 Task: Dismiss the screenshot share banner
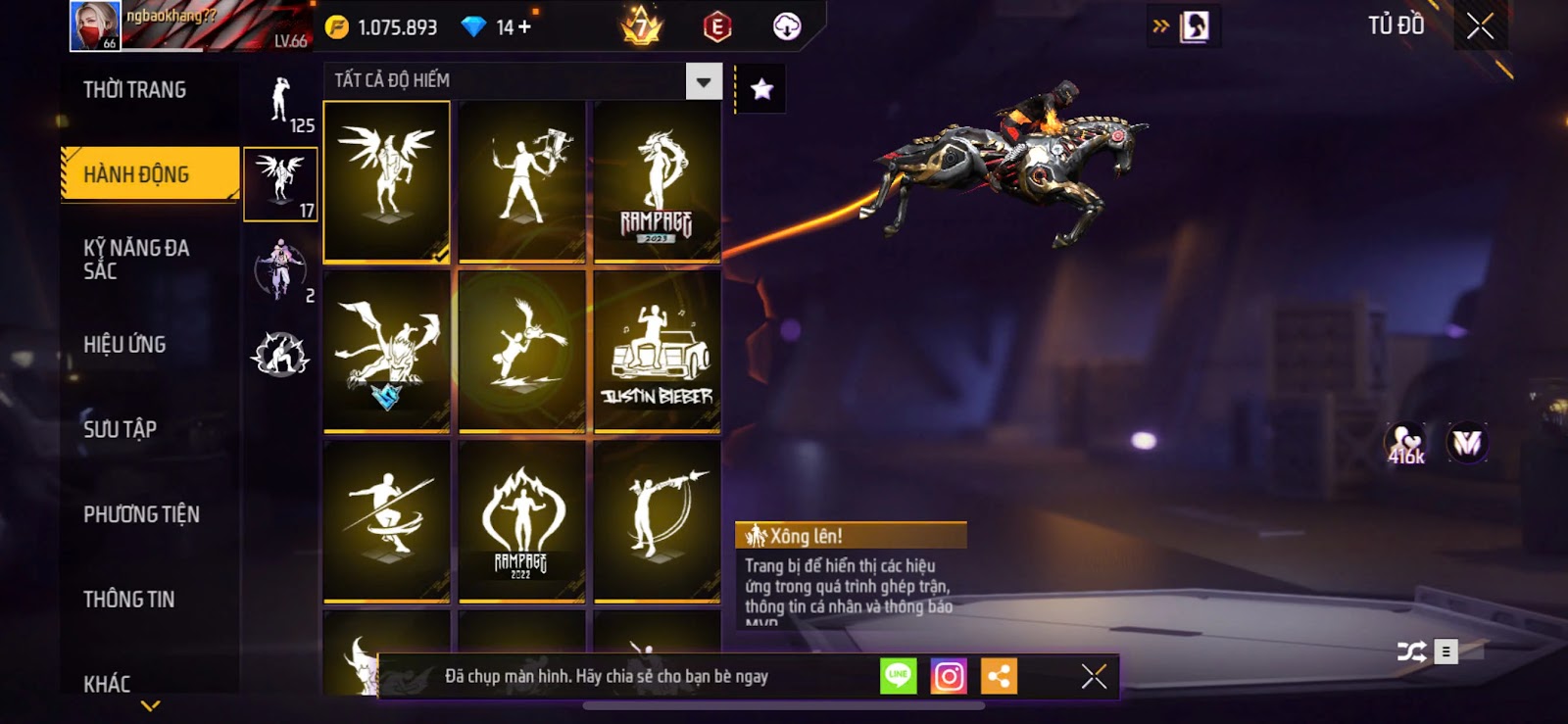(x=1094, y=676)
